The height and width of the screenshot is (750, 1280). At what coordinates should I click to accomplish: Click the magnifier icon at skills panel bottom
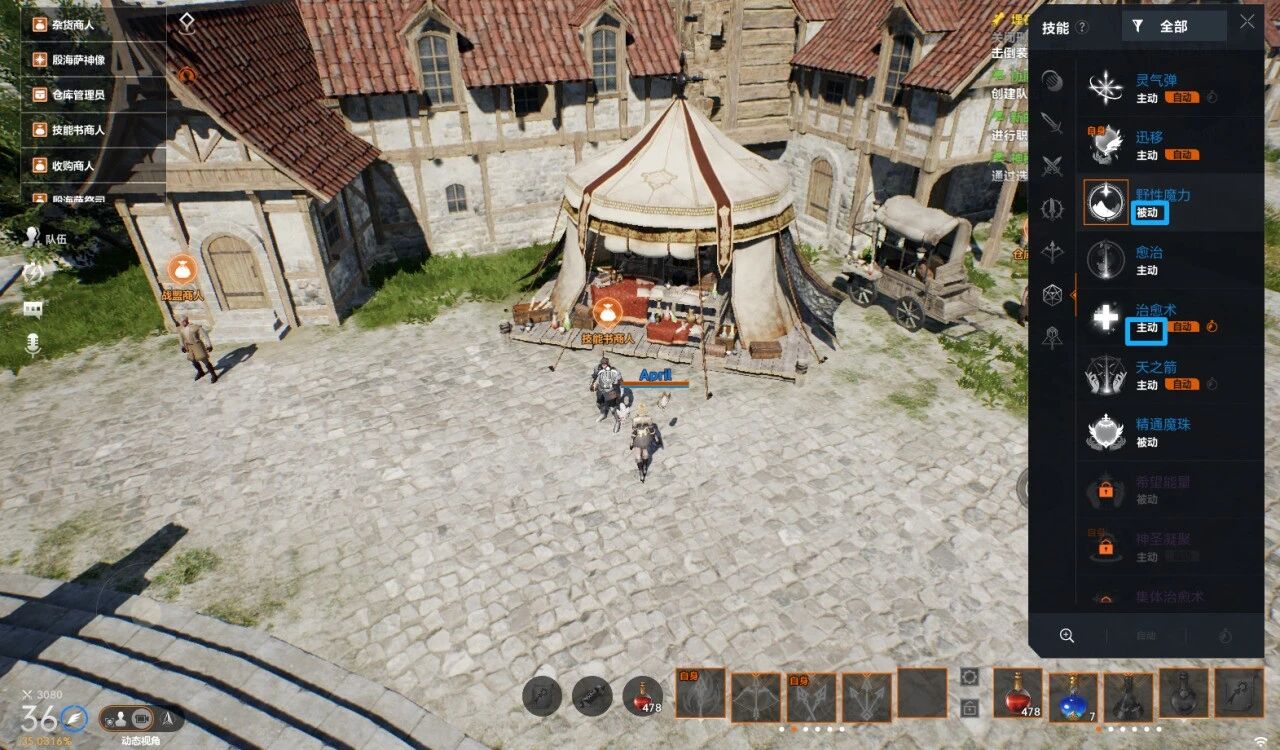click(1067, 635)
